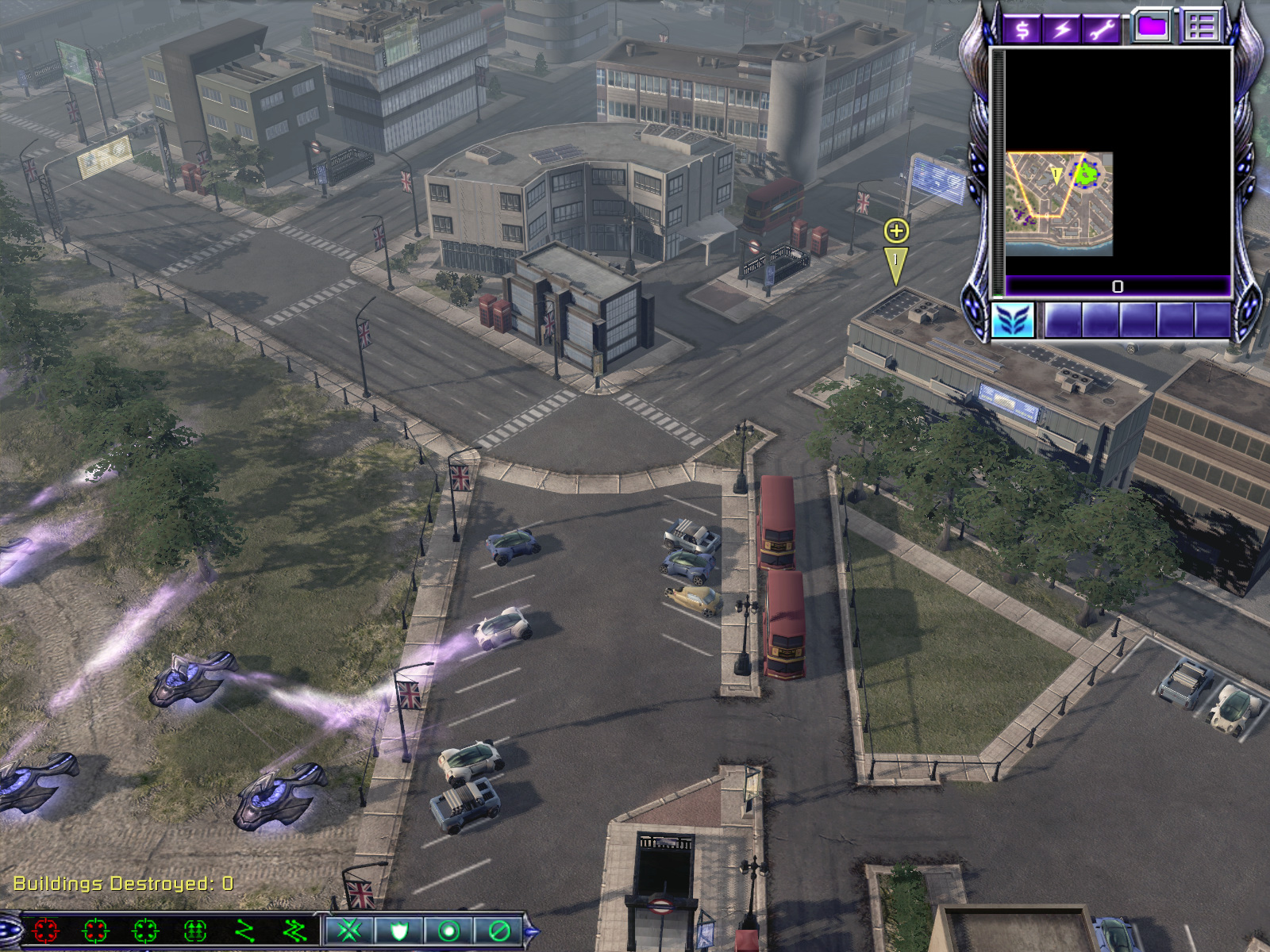Click the yellow numbered objective marker
1270x952 pixels.
895,263
